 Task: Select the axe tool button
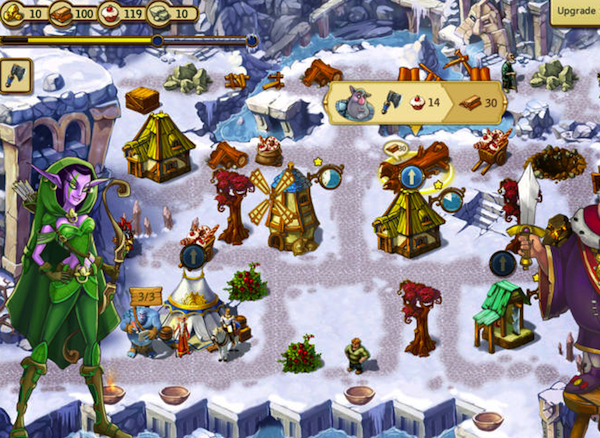click(x=17, y=73)
